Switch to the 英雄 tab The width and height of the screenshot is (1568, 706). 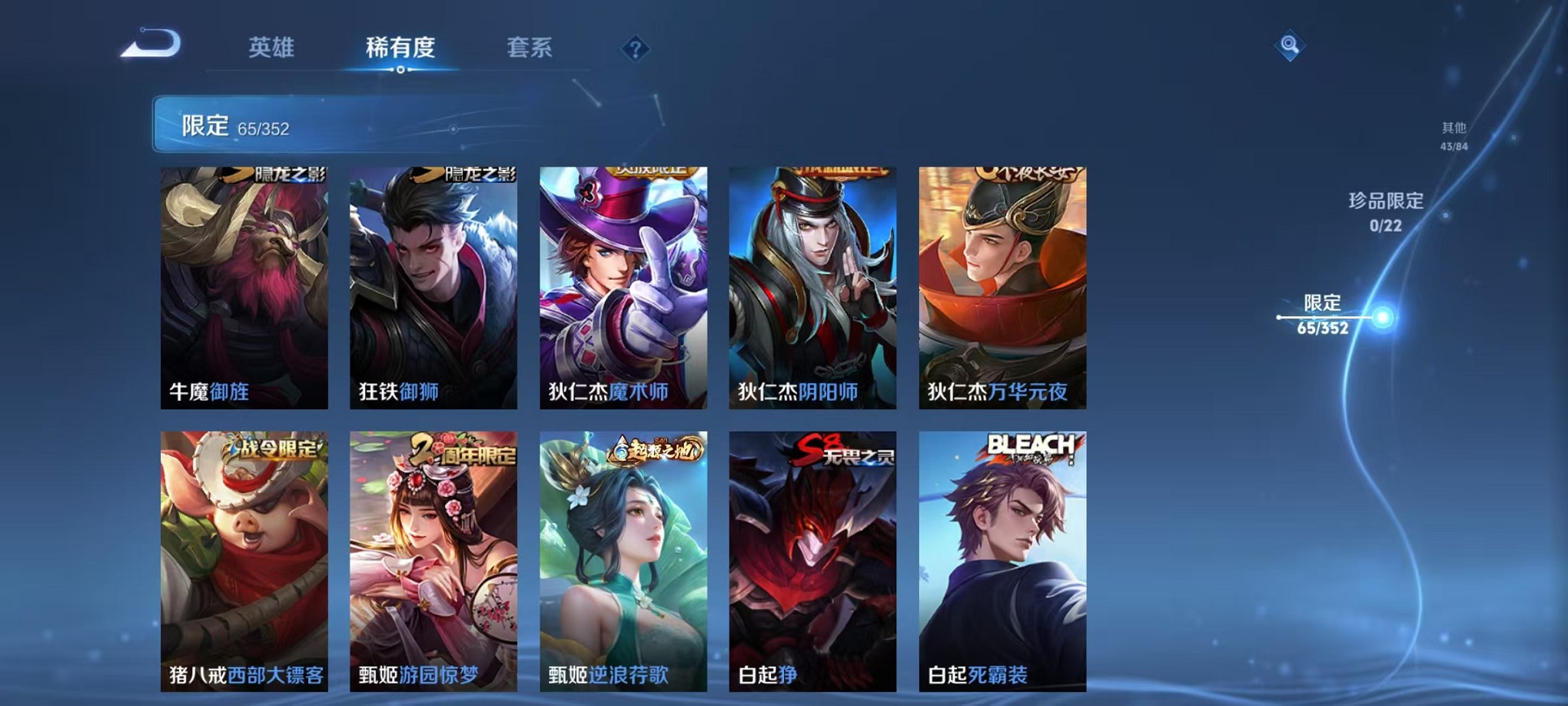tap(273, 48)
